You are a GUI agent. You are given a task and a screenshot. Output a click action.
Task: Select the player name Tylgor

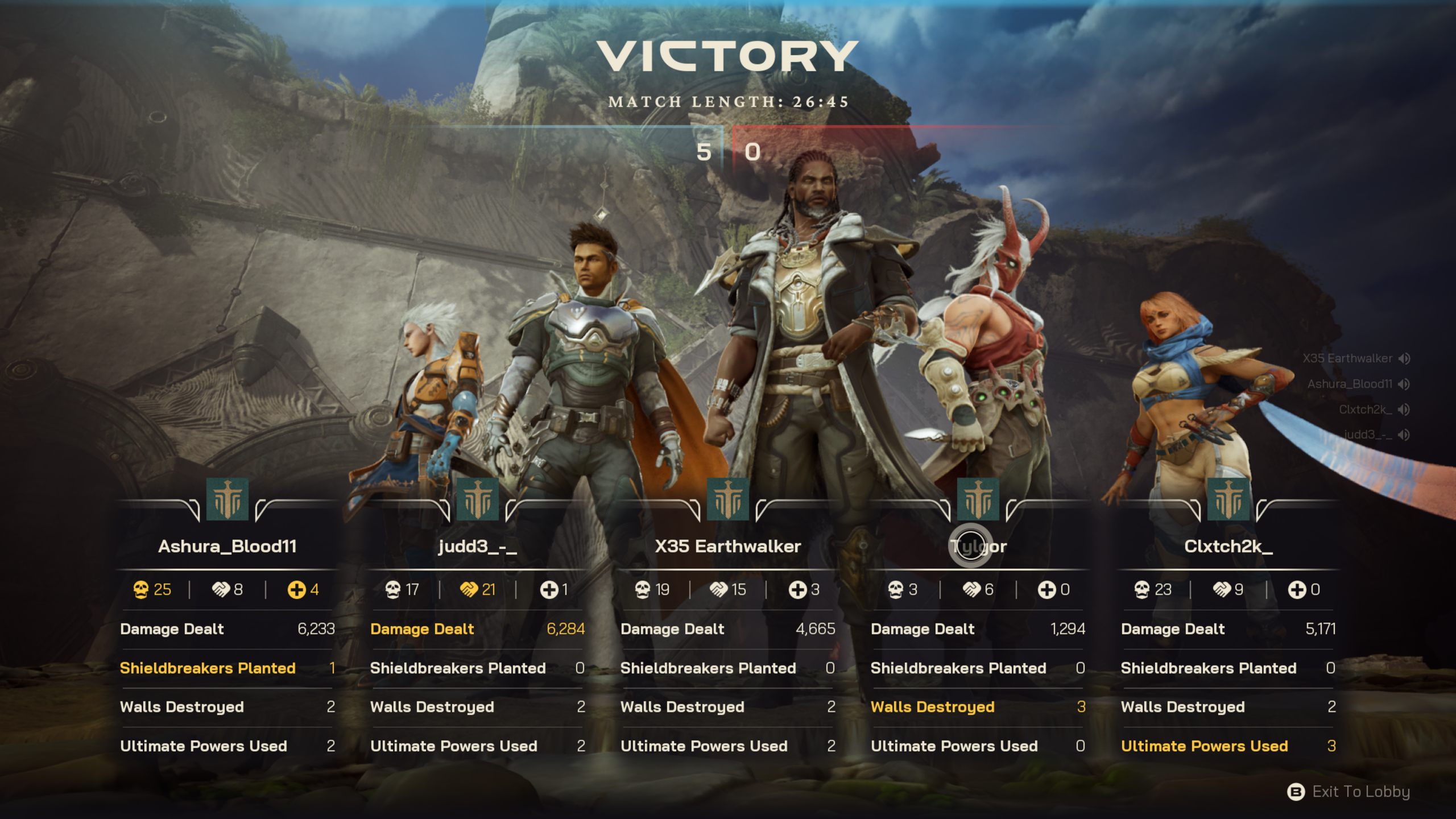click(x=978, y=546)
